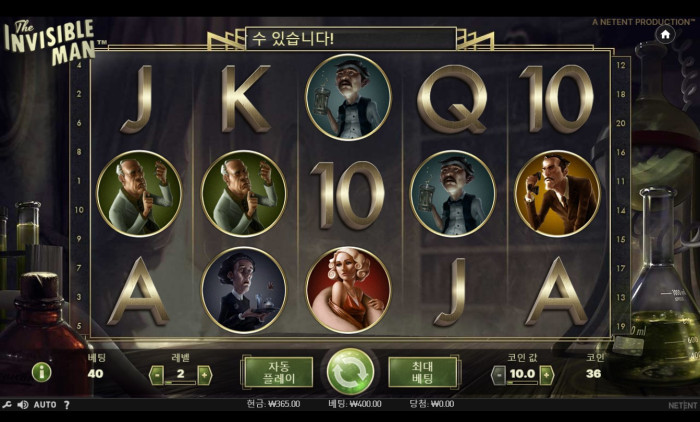The width and height of the screenshot is (700, 422).
Task: Toggle the sound speaker icon
Action: click(x=23, y=405)
